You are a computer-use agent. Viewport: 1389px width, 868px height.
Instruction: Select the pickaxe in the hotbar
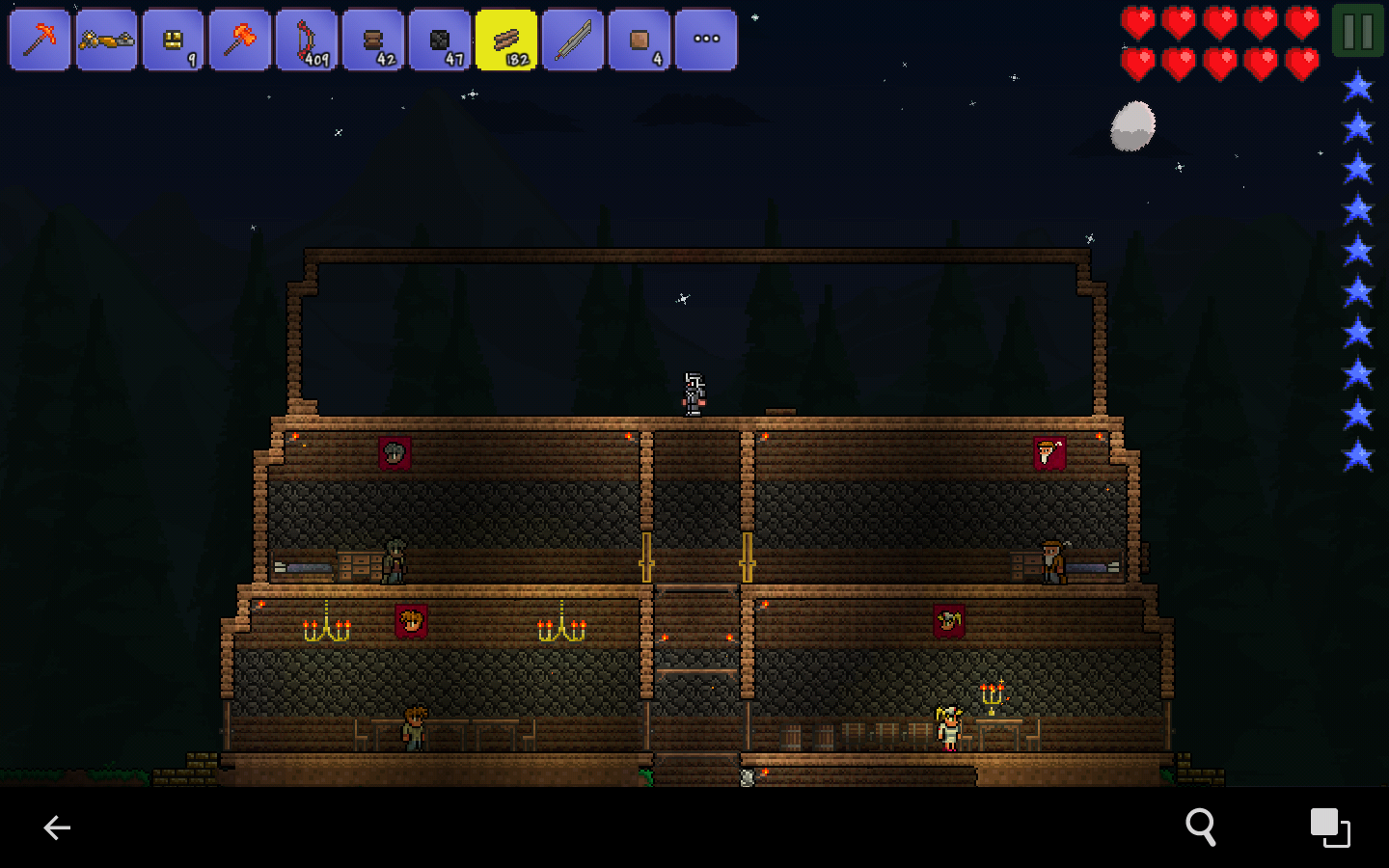coord(40,40)
